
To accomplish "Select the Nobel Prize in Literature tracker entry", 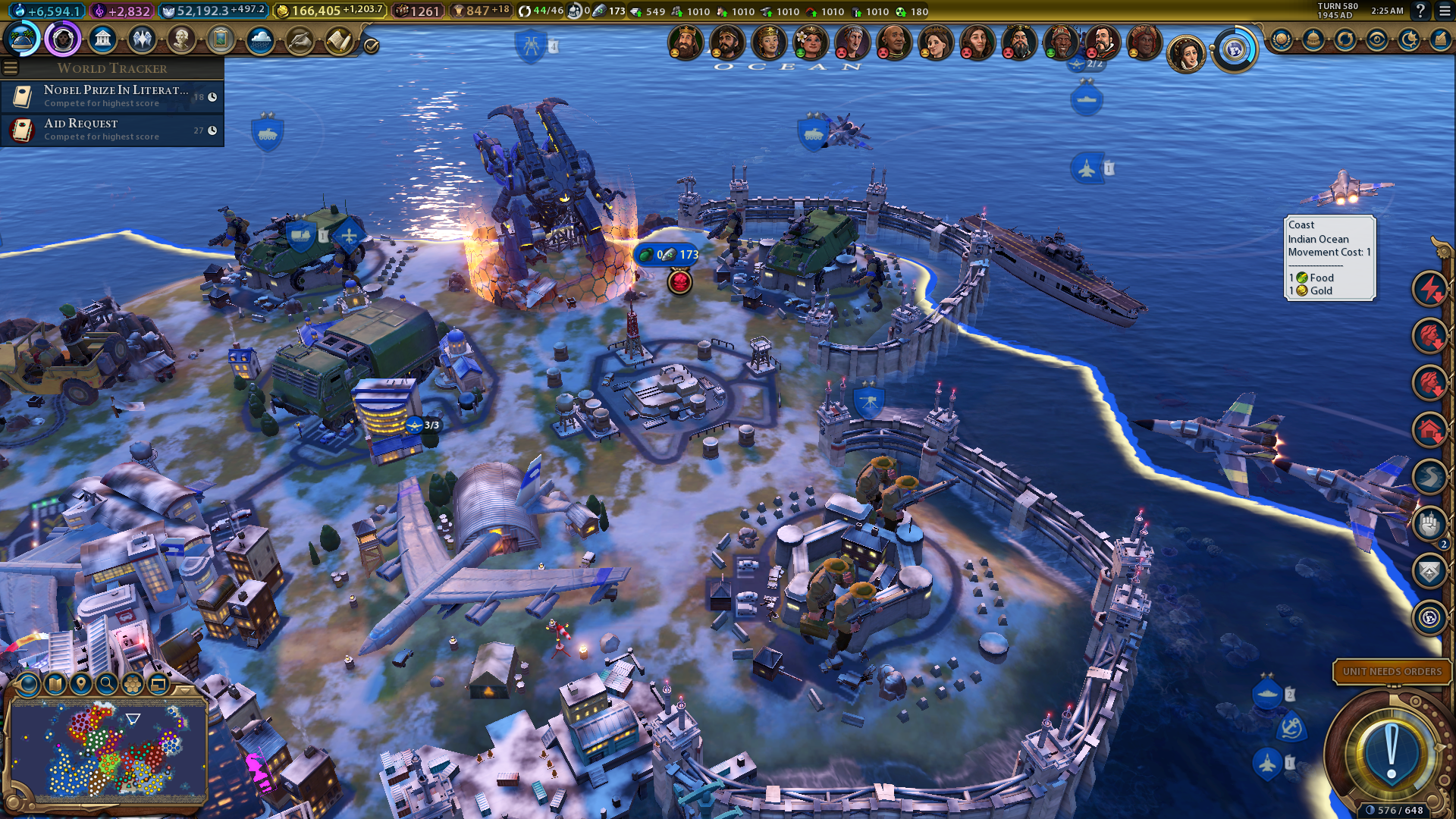I will tap(112, 96).
